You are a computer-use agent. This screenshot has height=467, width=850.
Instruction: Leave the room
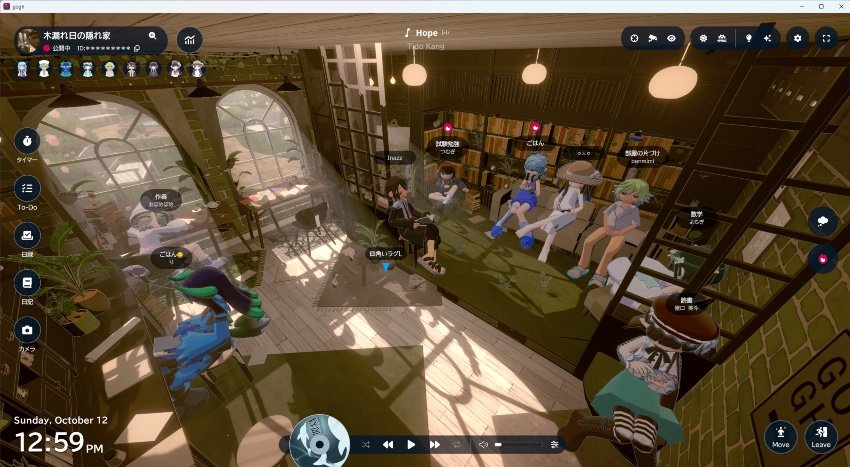click(x=821, y=435)
